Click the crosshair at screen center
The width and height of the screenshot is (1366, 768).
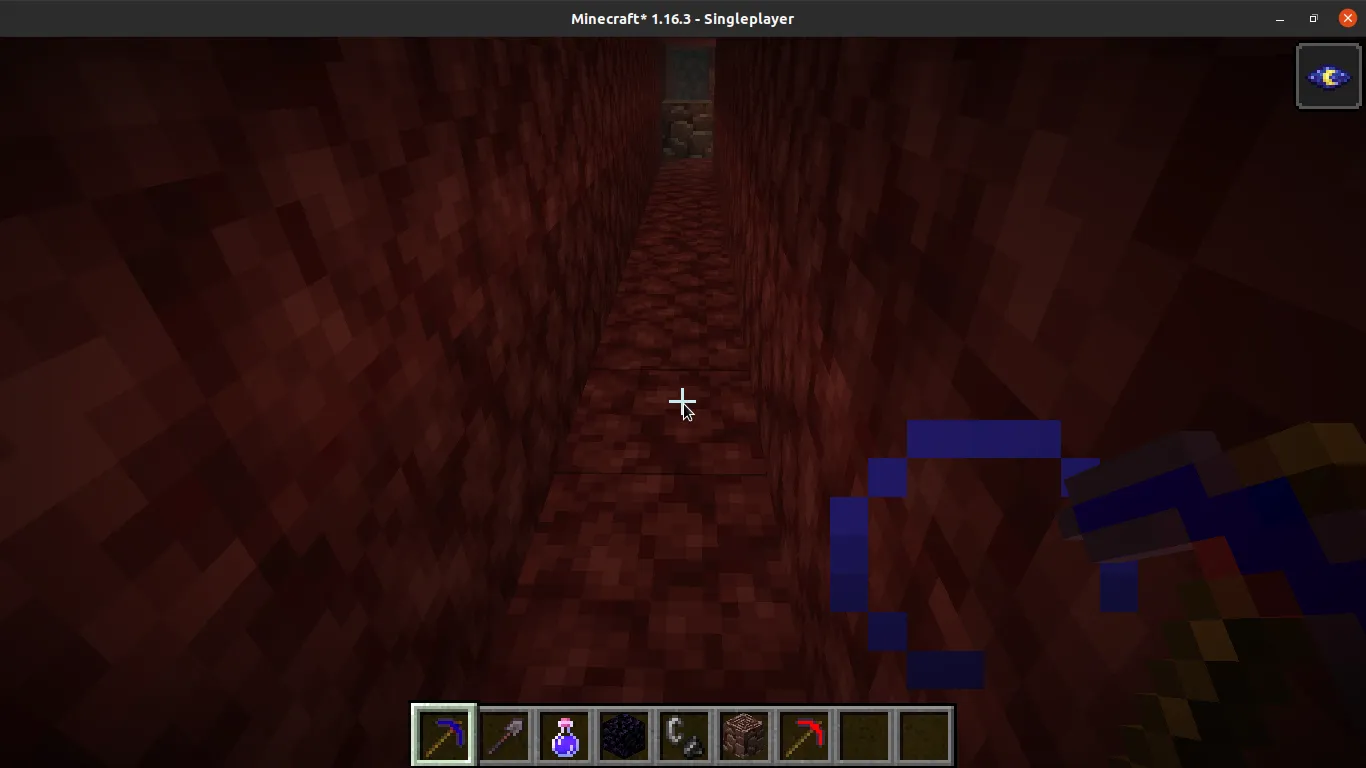pos(683,402)
